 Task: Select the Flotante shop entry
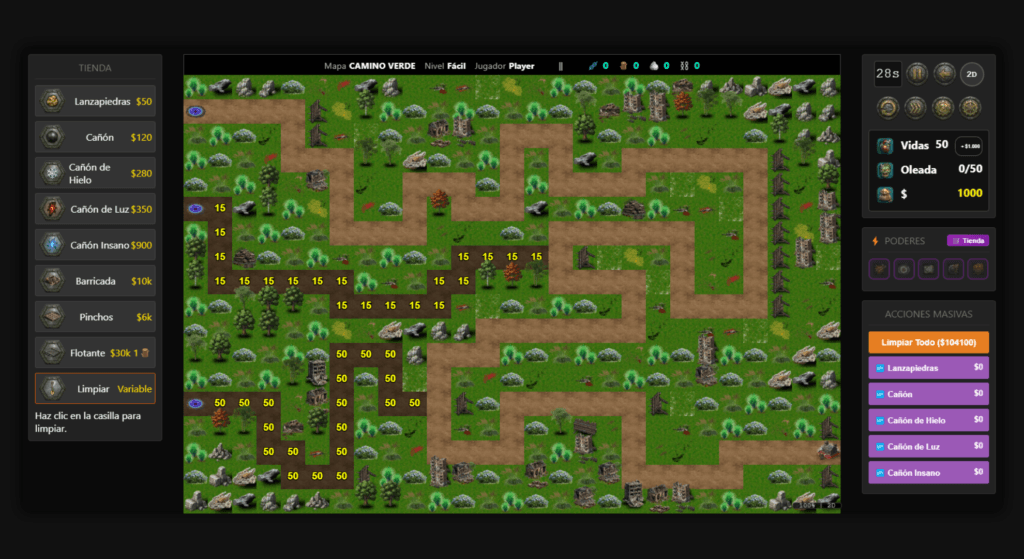tap(95, 353)
